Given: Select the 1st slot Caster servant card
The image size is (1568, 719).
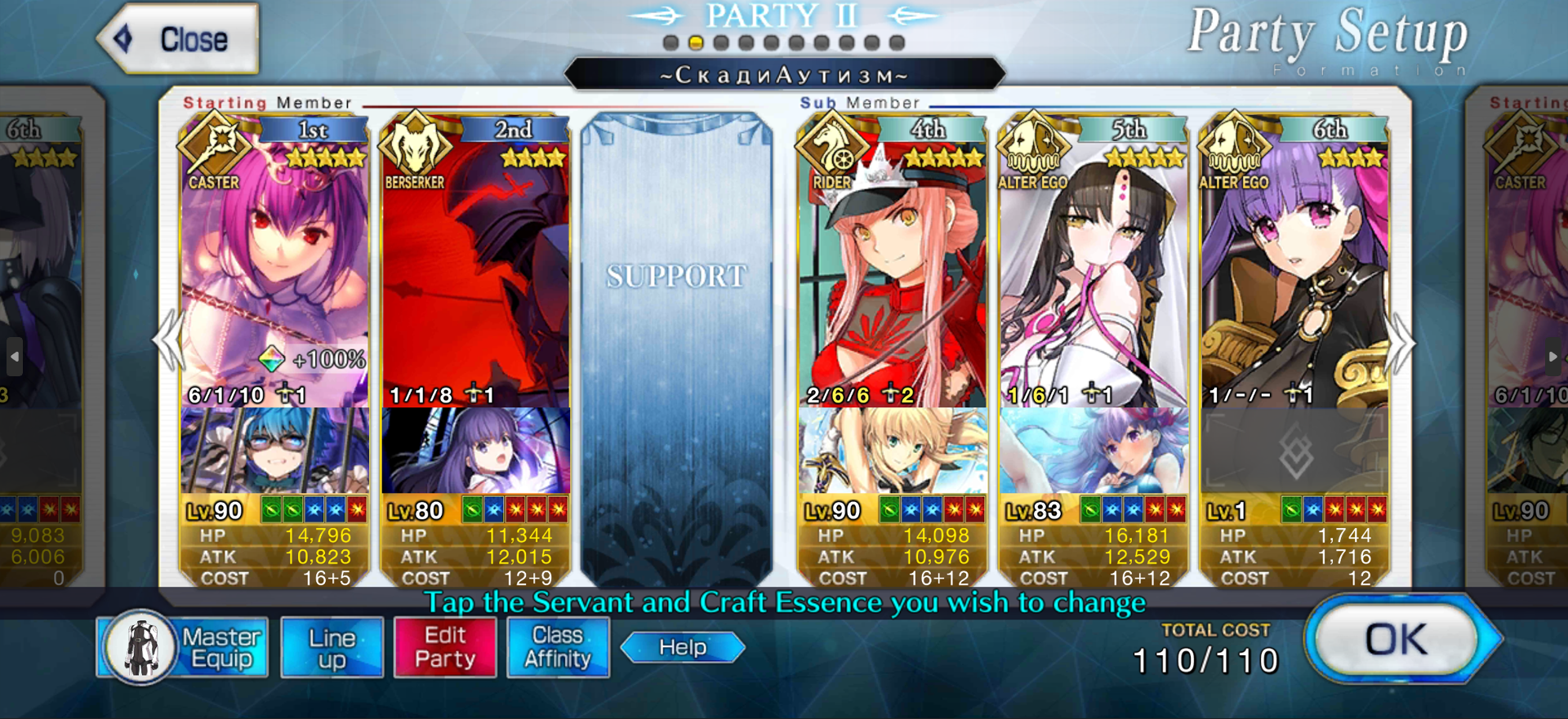Looking at the screenshot, I should click(274, 269).
